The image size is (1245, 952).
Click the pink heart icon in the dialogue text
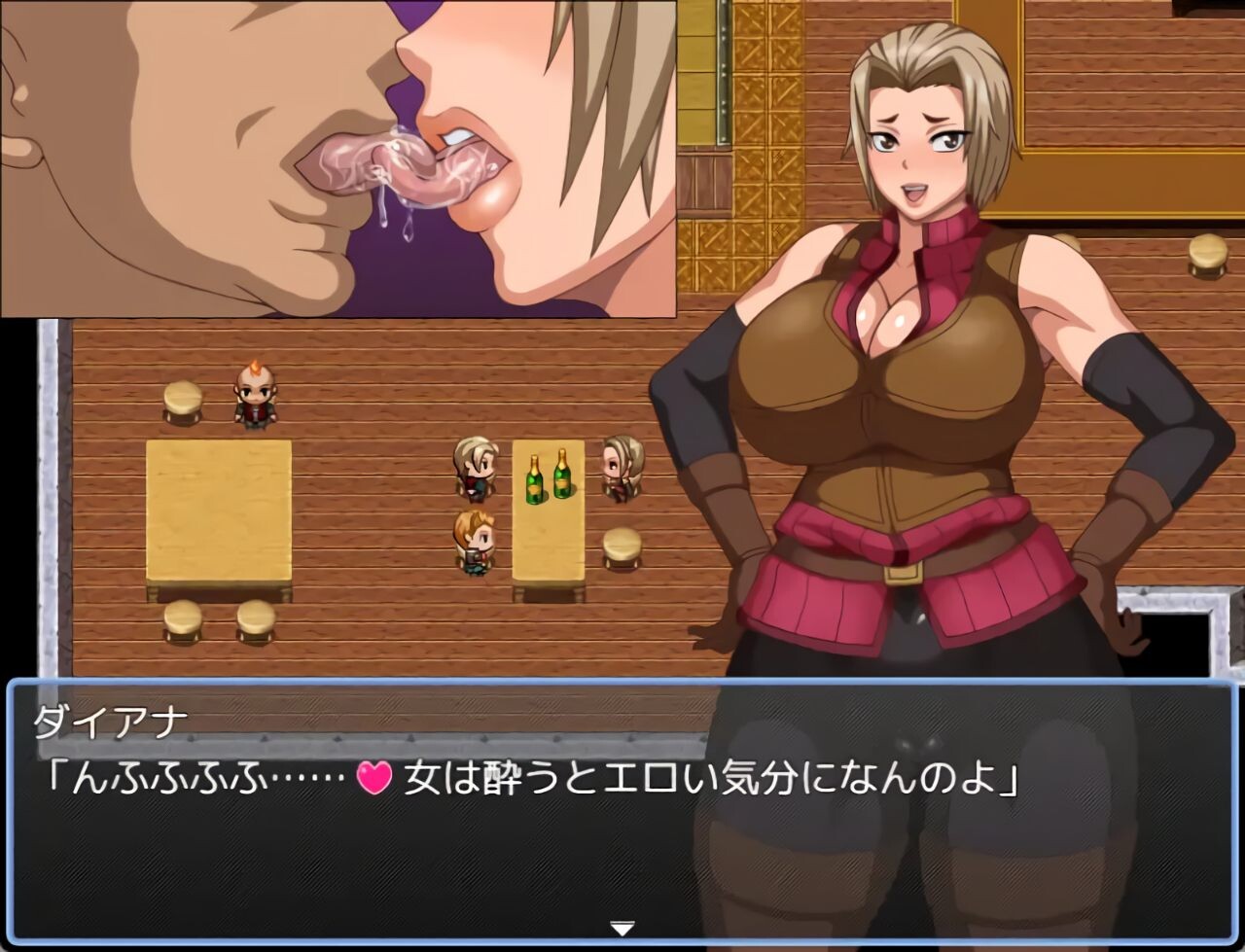(x=373, y=777)
